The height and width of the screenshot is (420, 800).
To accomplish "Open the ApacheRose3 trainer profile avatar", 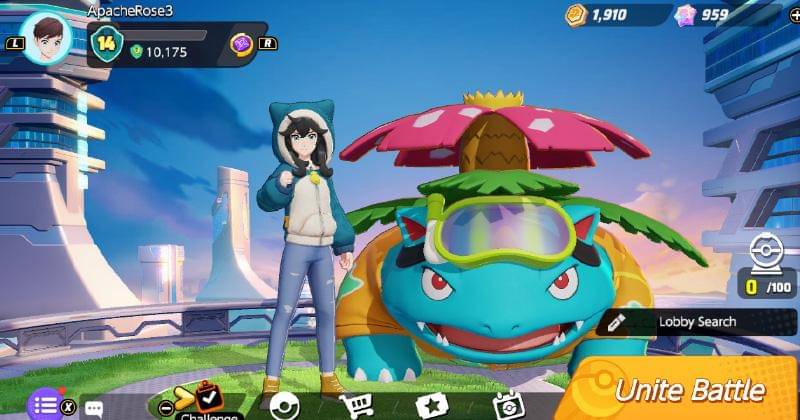I will 47,39.
